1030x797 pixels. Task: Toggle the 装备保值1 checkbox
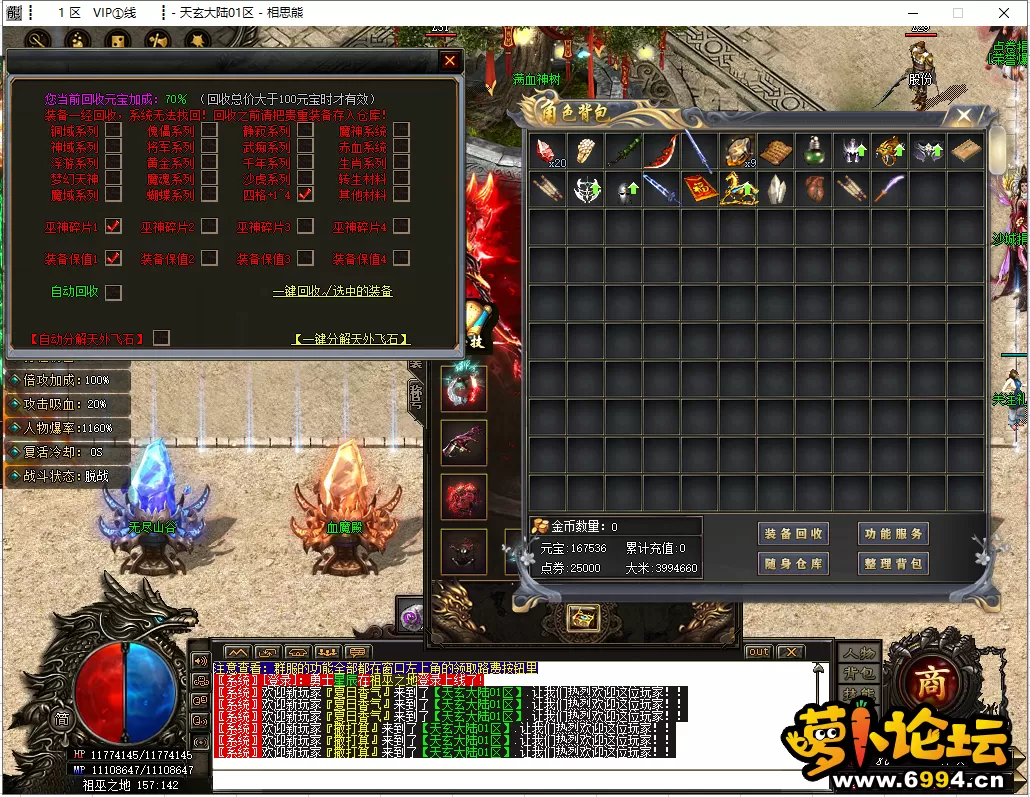click(x=113, y=258)
